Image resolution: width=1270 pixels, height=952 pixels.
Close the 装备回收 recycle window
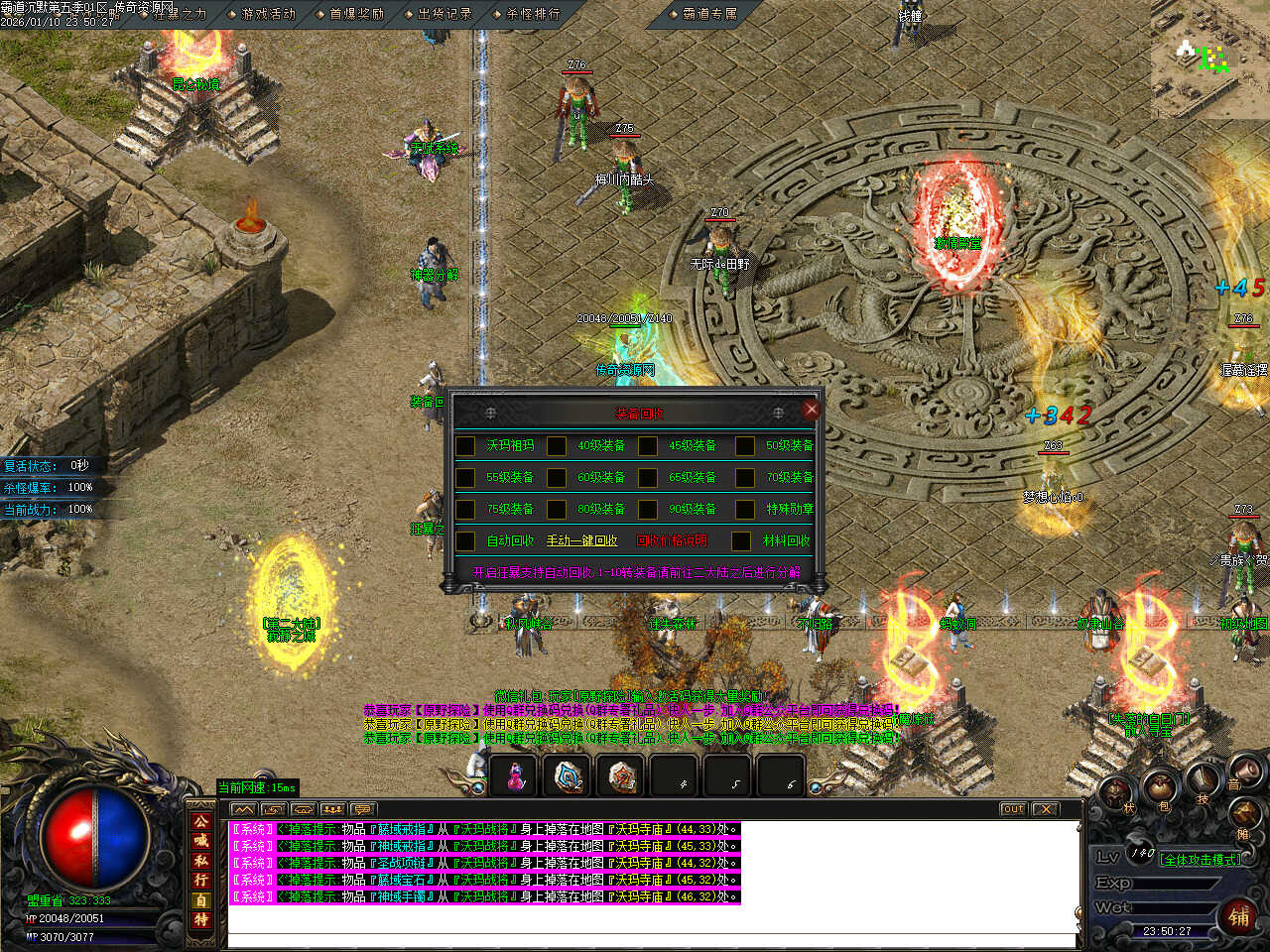tap(812, 409)
